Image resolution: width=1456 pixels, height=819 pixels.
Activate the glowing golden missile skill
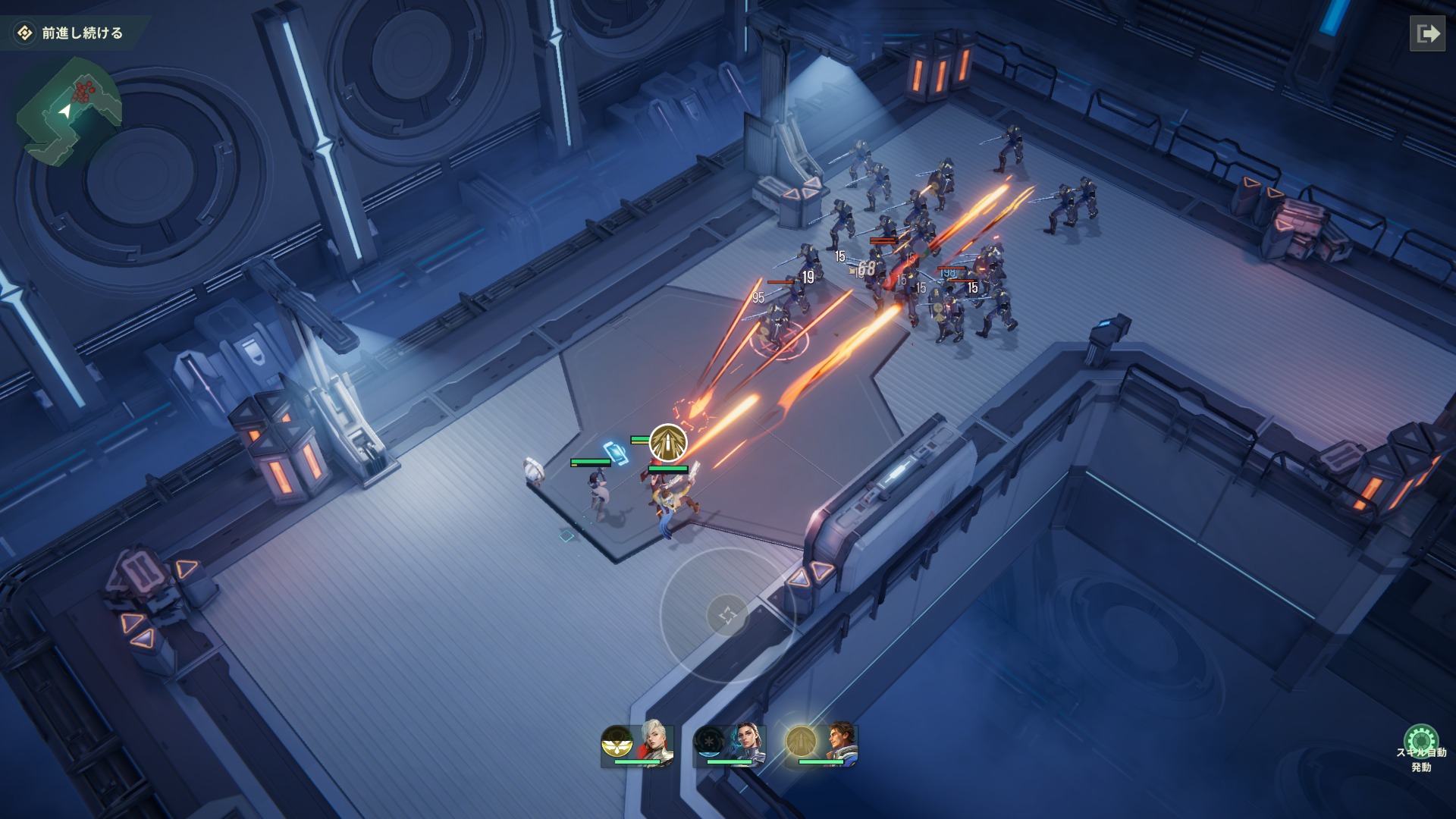(801, 741)
